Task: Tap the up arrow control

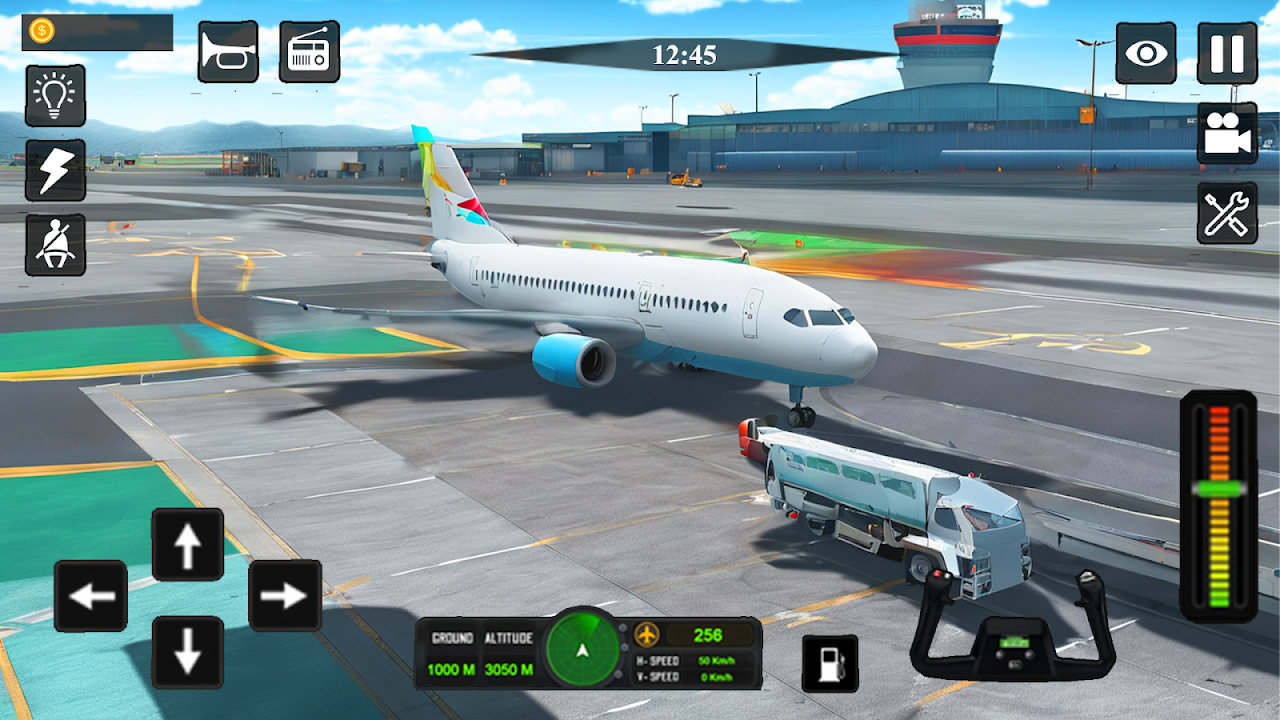Action: [x=188, y=544]
